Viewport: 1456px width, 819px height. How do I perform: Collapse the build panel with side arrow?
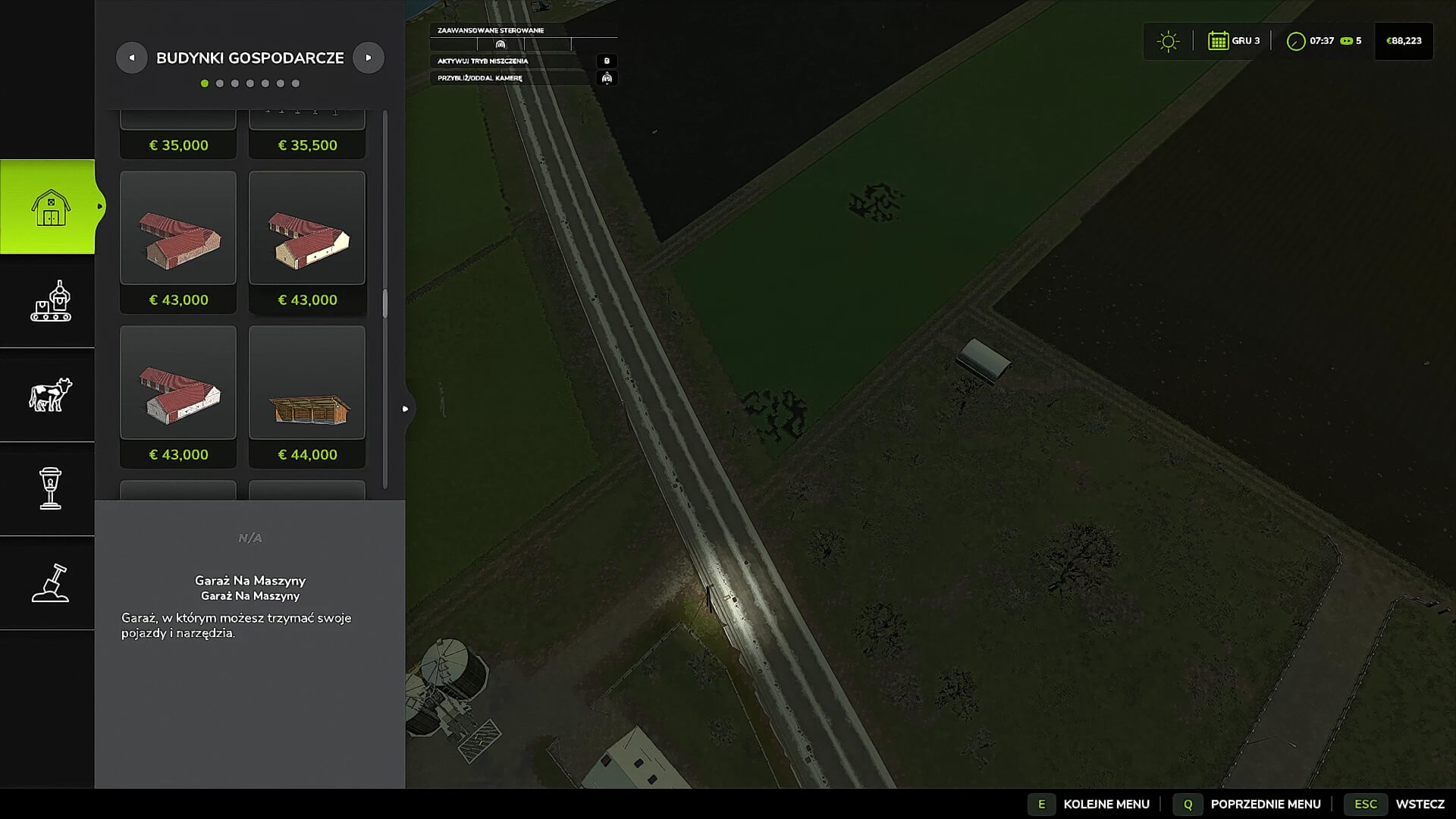406,409
